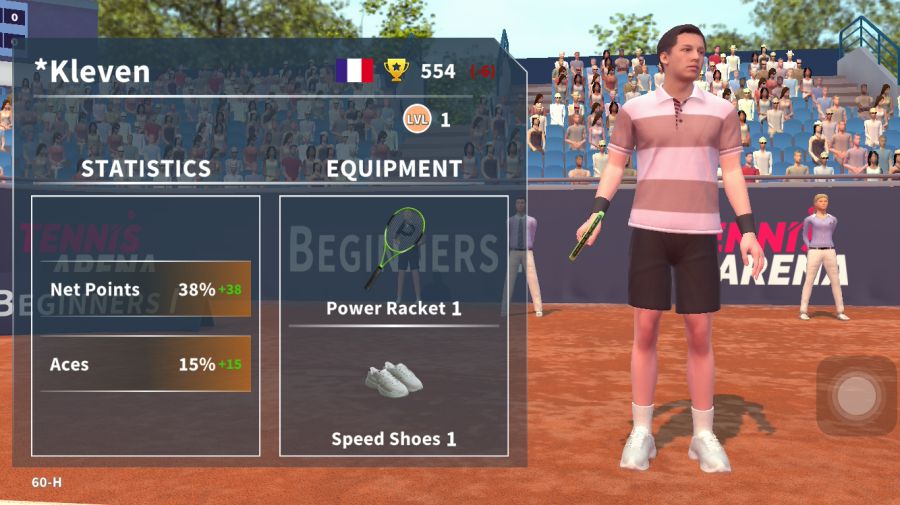900x505 pixels.
Task: Tap the round joystick button
Action: [x=856, y=397]
